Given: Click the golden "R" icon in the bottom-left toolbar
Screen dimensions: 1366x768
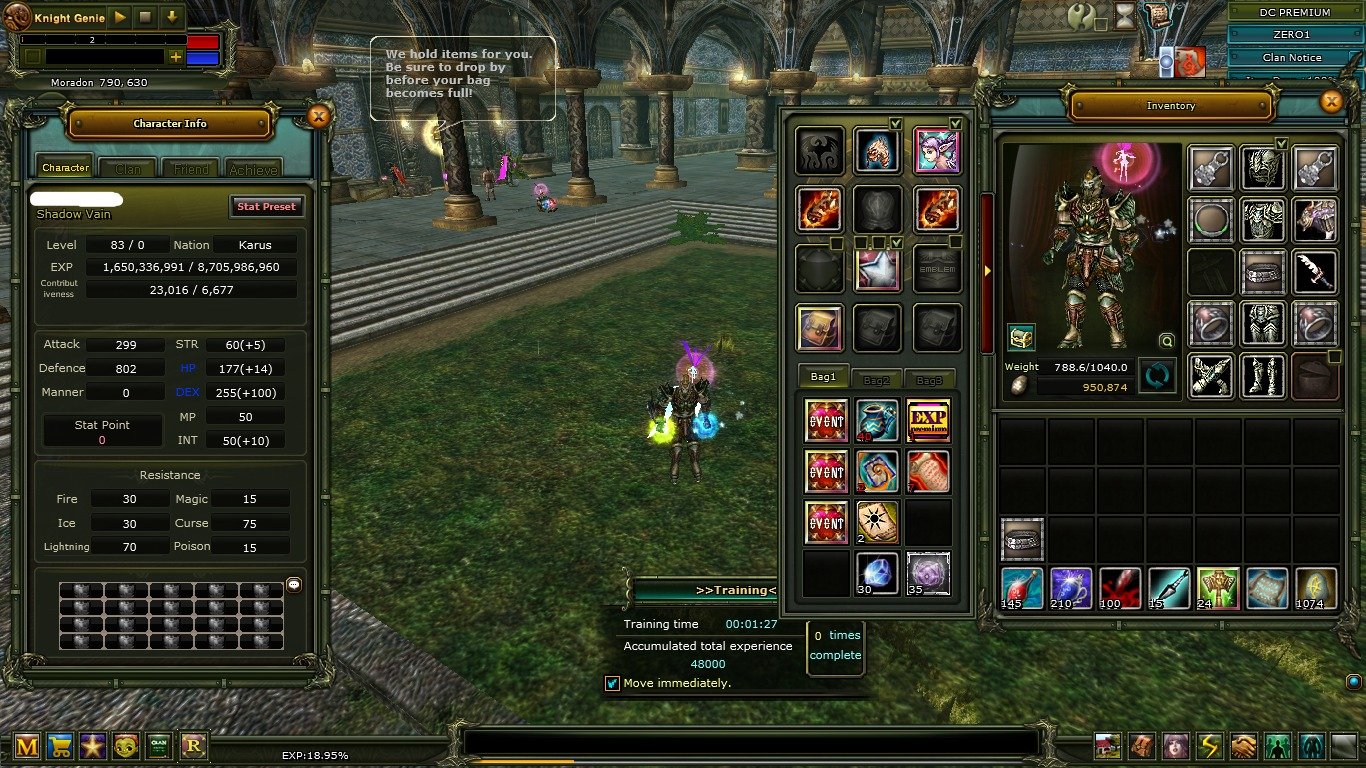Looking at the screenshot, I should pos(192,746).
